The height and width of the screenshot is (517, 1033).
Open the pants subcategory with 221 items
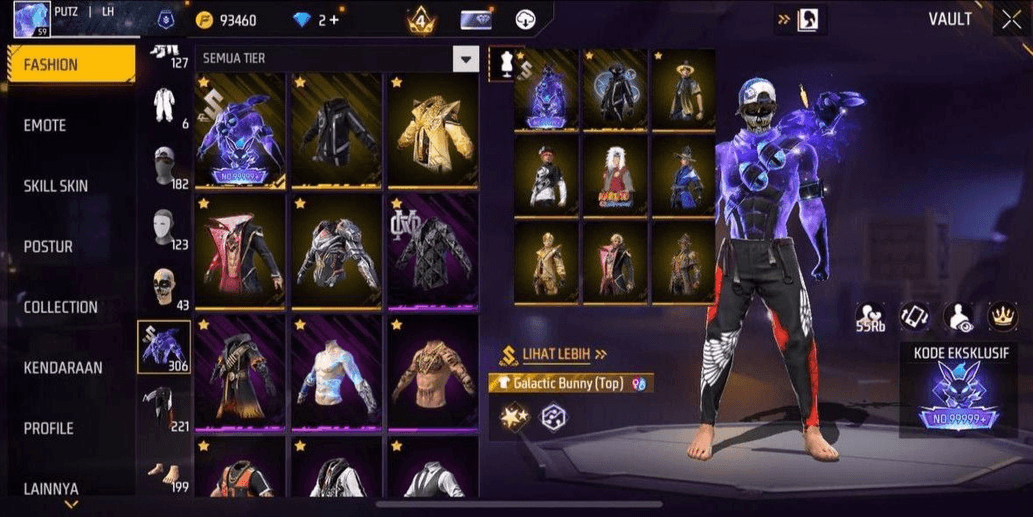[163, 408]
